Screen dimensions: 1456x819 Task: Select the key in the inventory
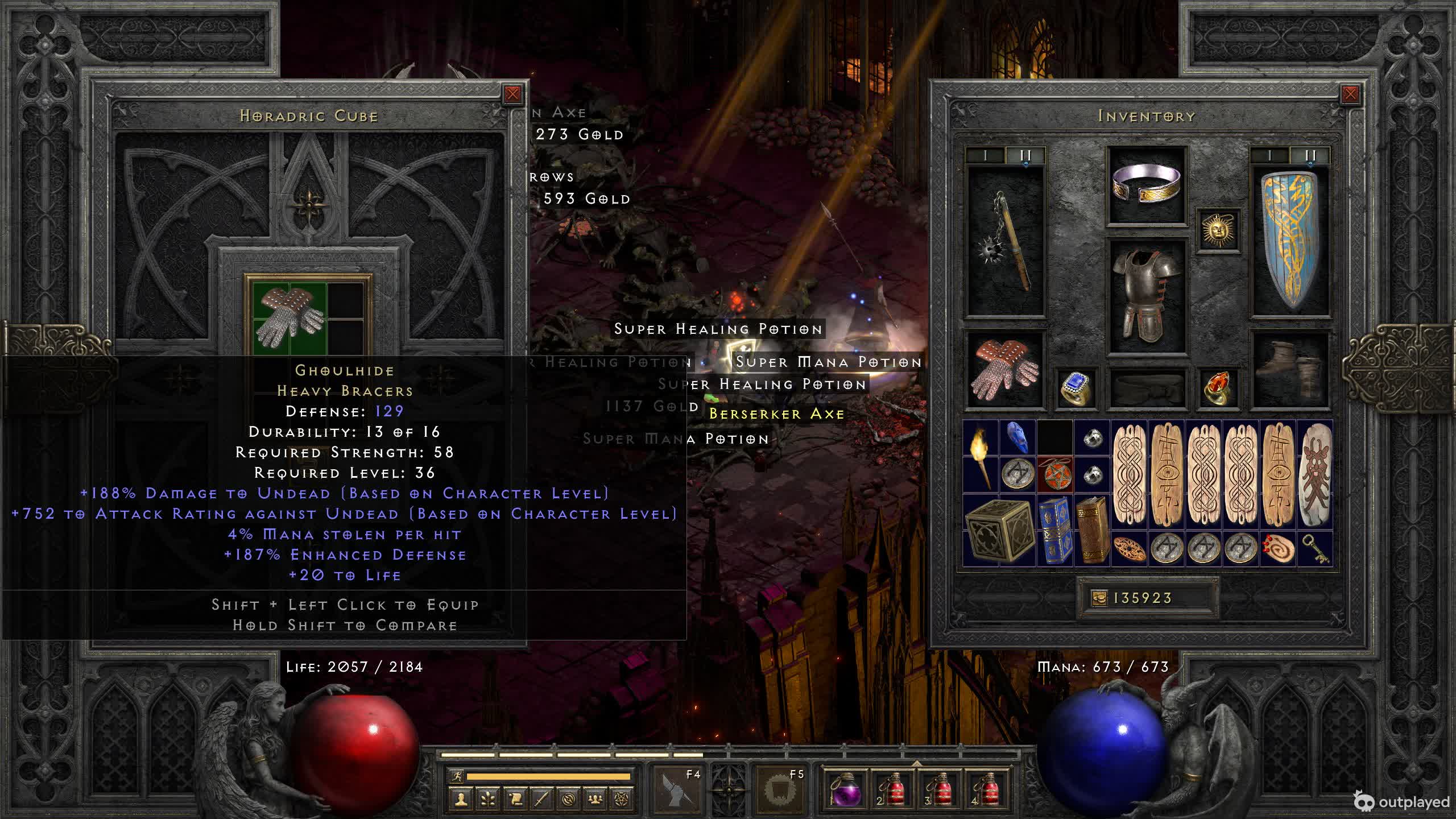pyautogui.click(x=1315, y=549)
